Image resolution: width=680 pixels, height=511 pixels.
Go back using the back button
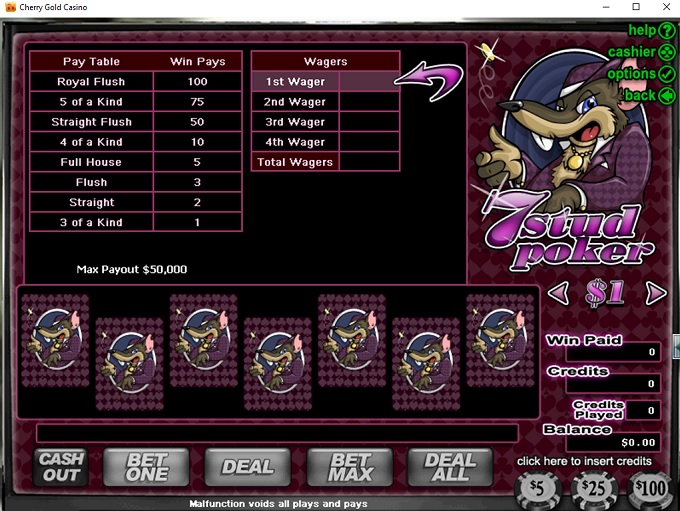(649, 95)
